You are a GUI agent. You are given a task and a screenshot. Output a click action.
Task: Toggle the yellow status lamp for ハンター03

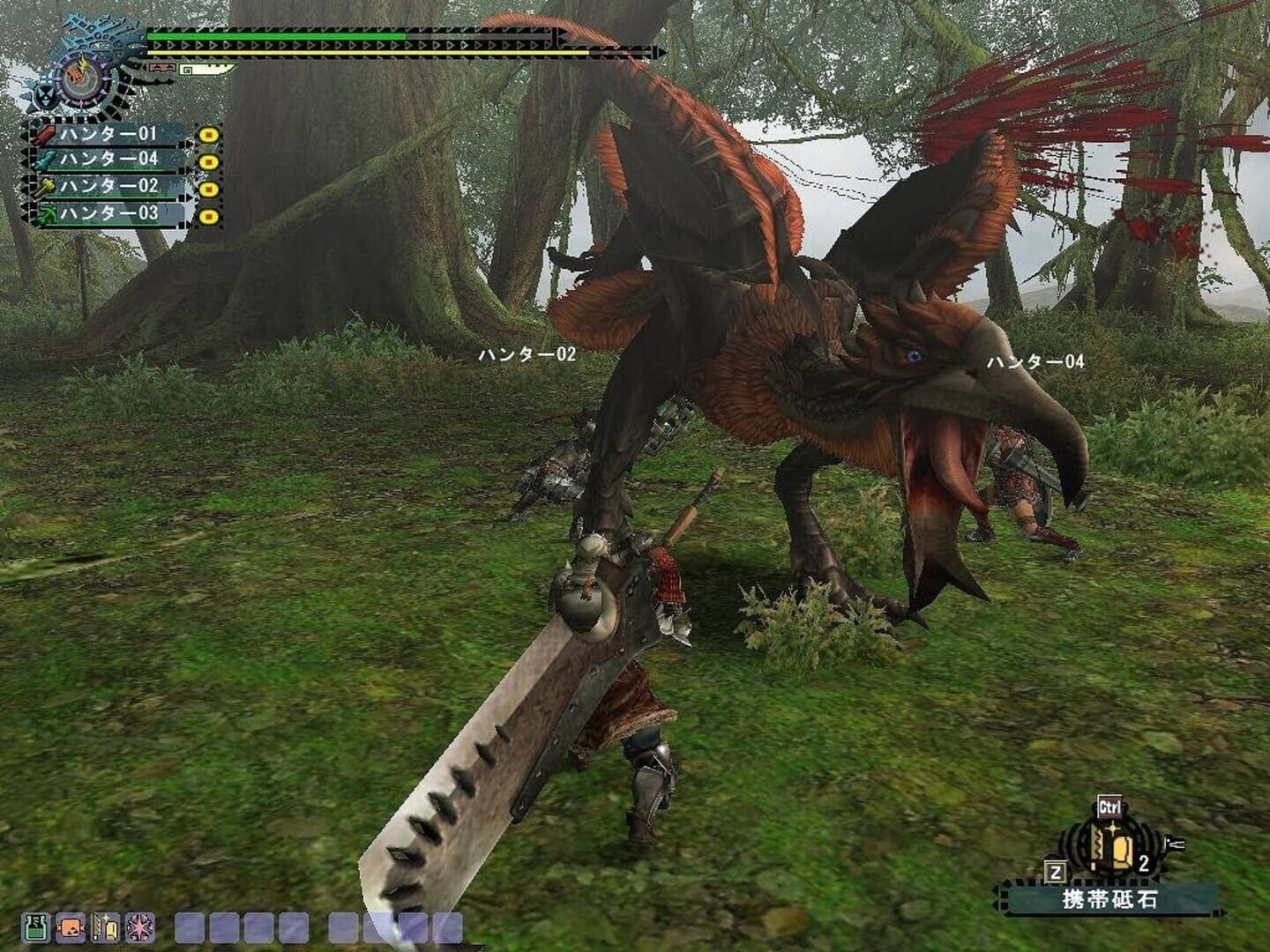(x=209, y=215)
